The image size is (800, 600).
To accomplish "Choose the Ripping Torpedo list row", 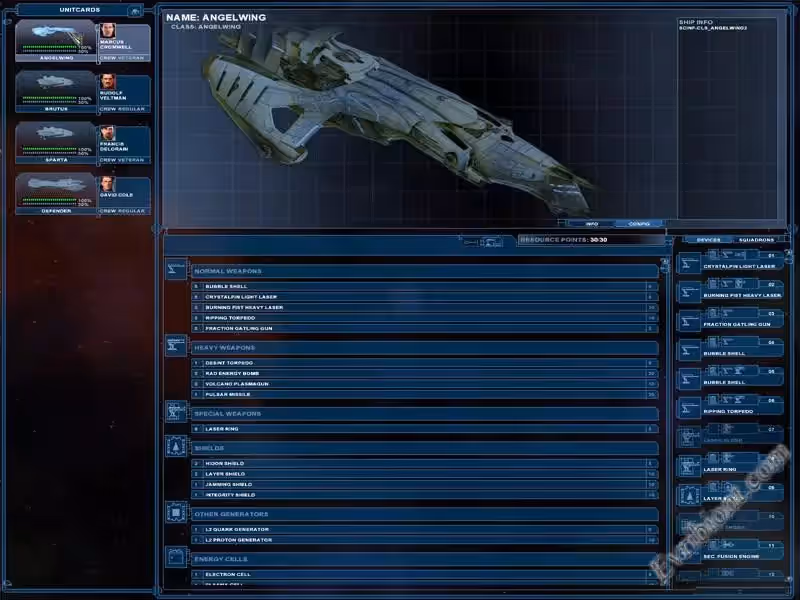I will pos(420,318).
